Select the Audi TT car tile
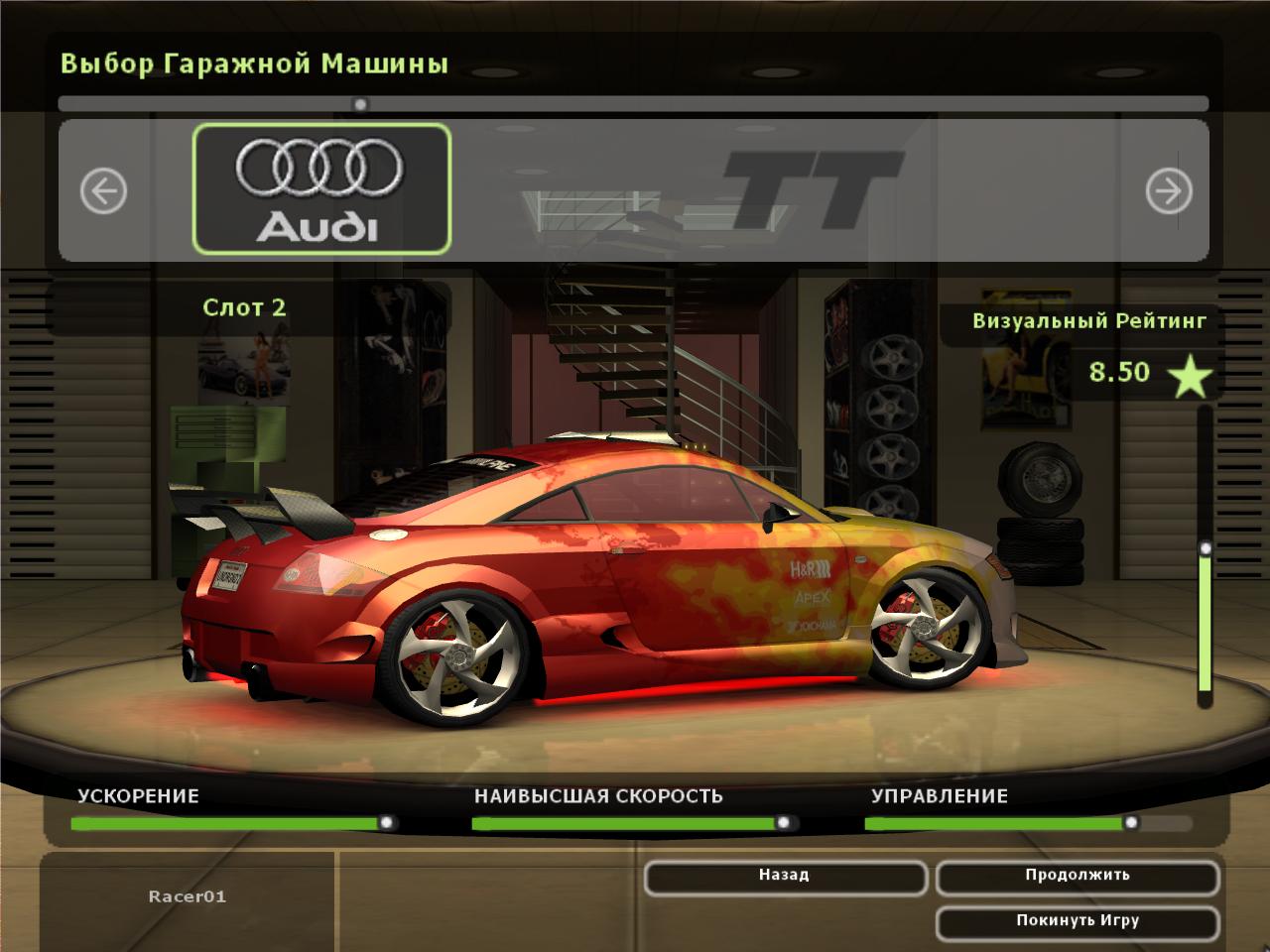This screenshot has height=952, width=1270. pyautogui.click(x=321, y=188)
